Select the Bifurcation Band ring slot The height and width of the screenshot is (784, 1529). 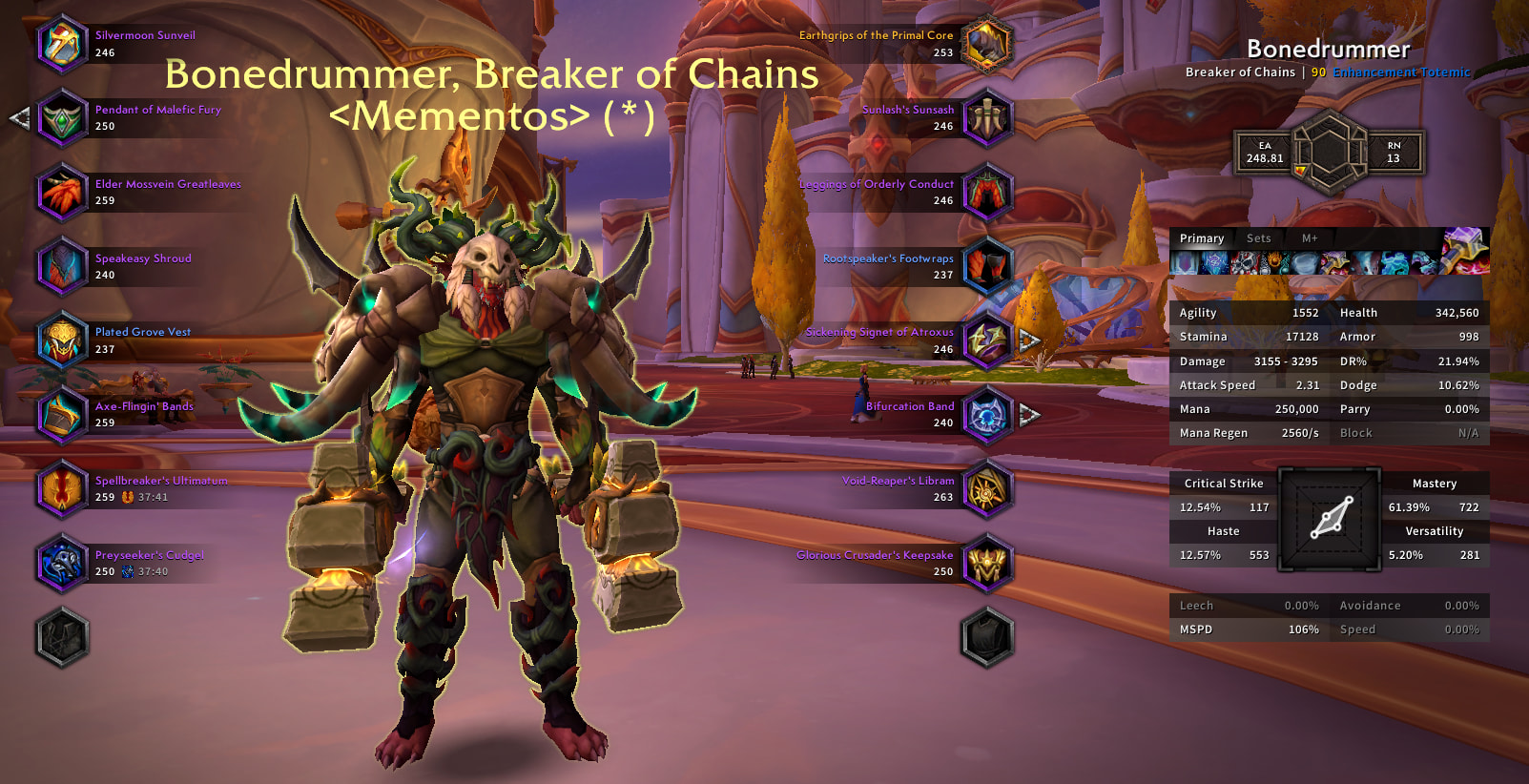987,414
